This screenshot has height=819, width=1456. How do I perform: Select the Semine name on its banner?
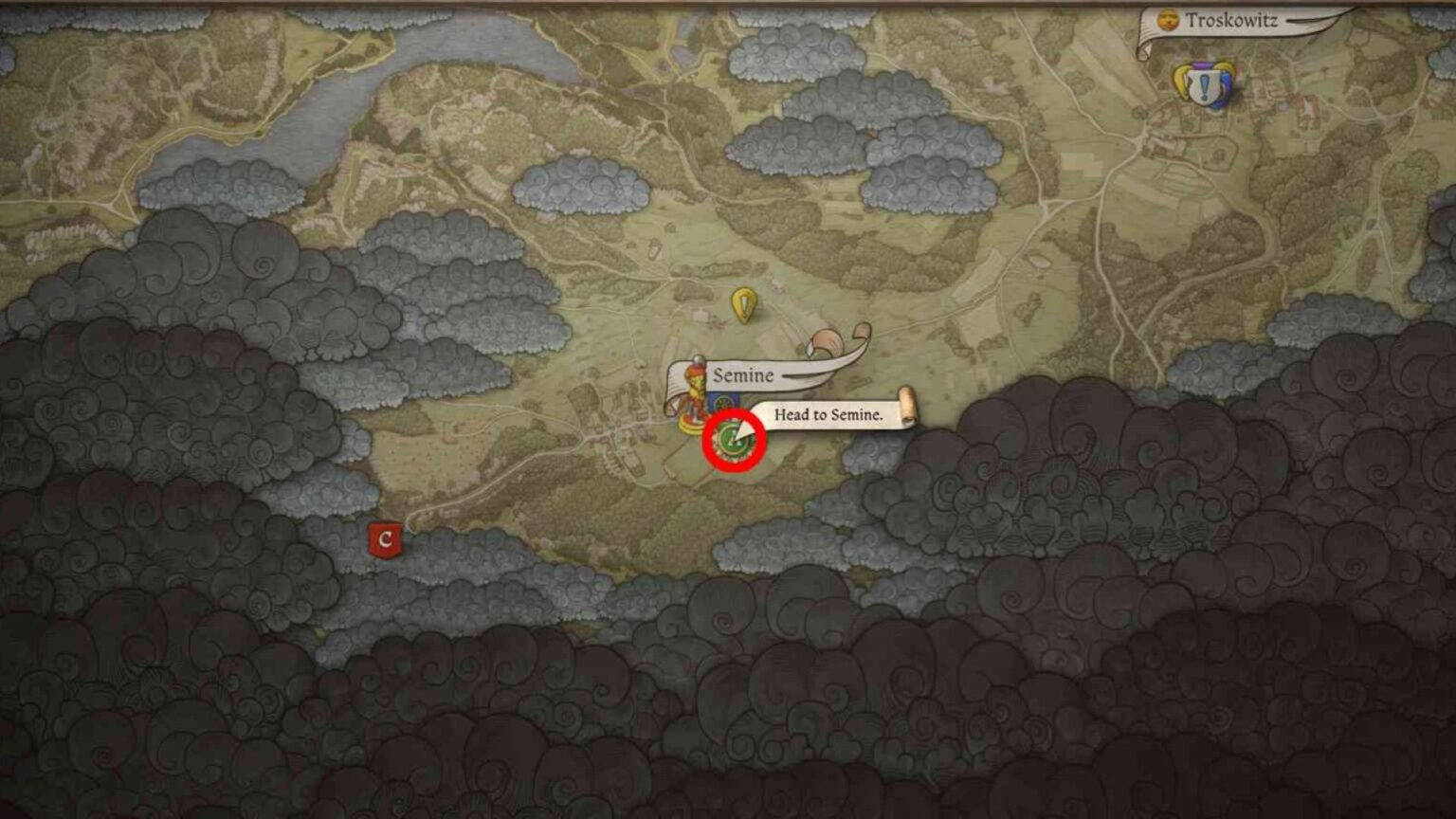pos(746,374)
